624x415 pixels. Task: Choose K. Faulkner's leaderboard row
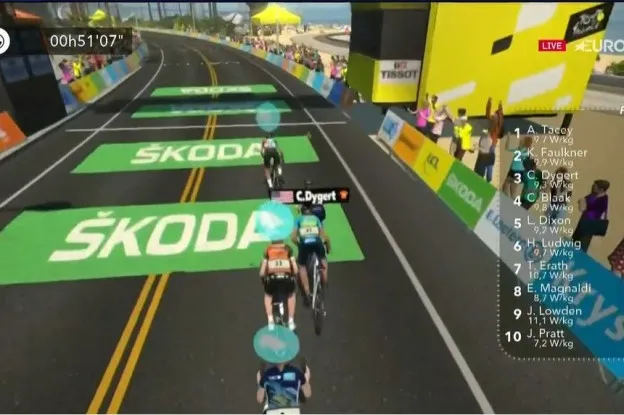[556, 153]
